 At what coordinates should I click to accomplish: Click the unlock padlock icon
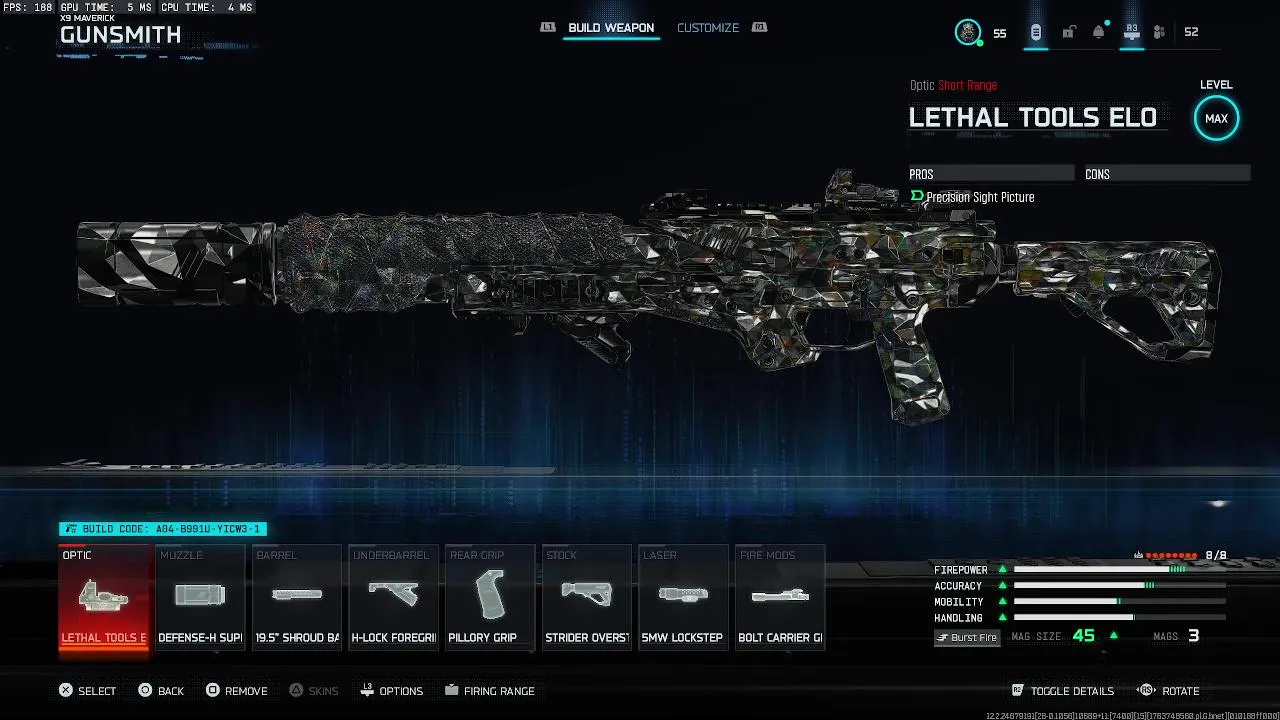pos(1068,32)
